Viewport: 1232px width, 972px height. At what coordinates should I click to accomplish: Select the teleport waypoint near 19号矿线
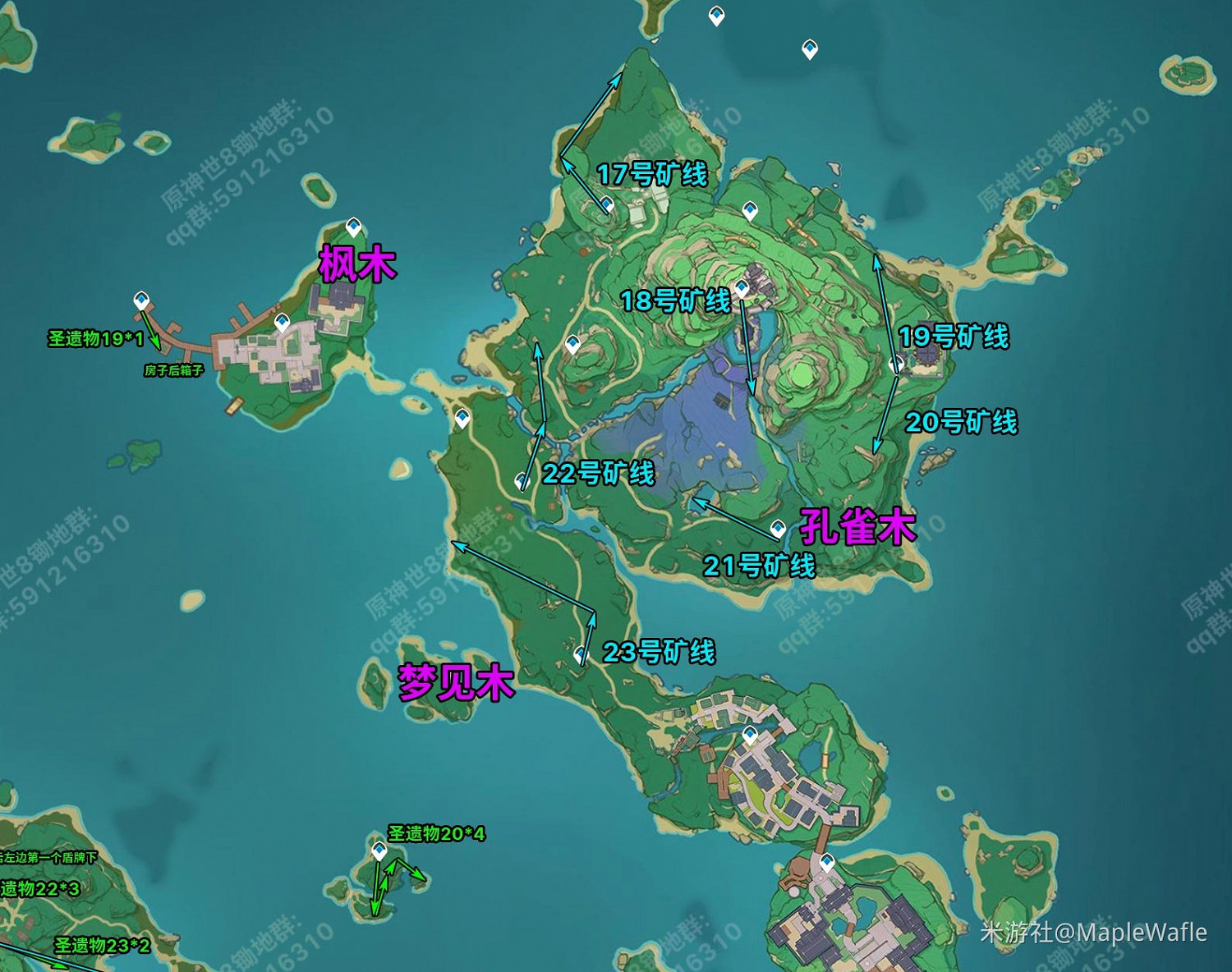[896, 364]
